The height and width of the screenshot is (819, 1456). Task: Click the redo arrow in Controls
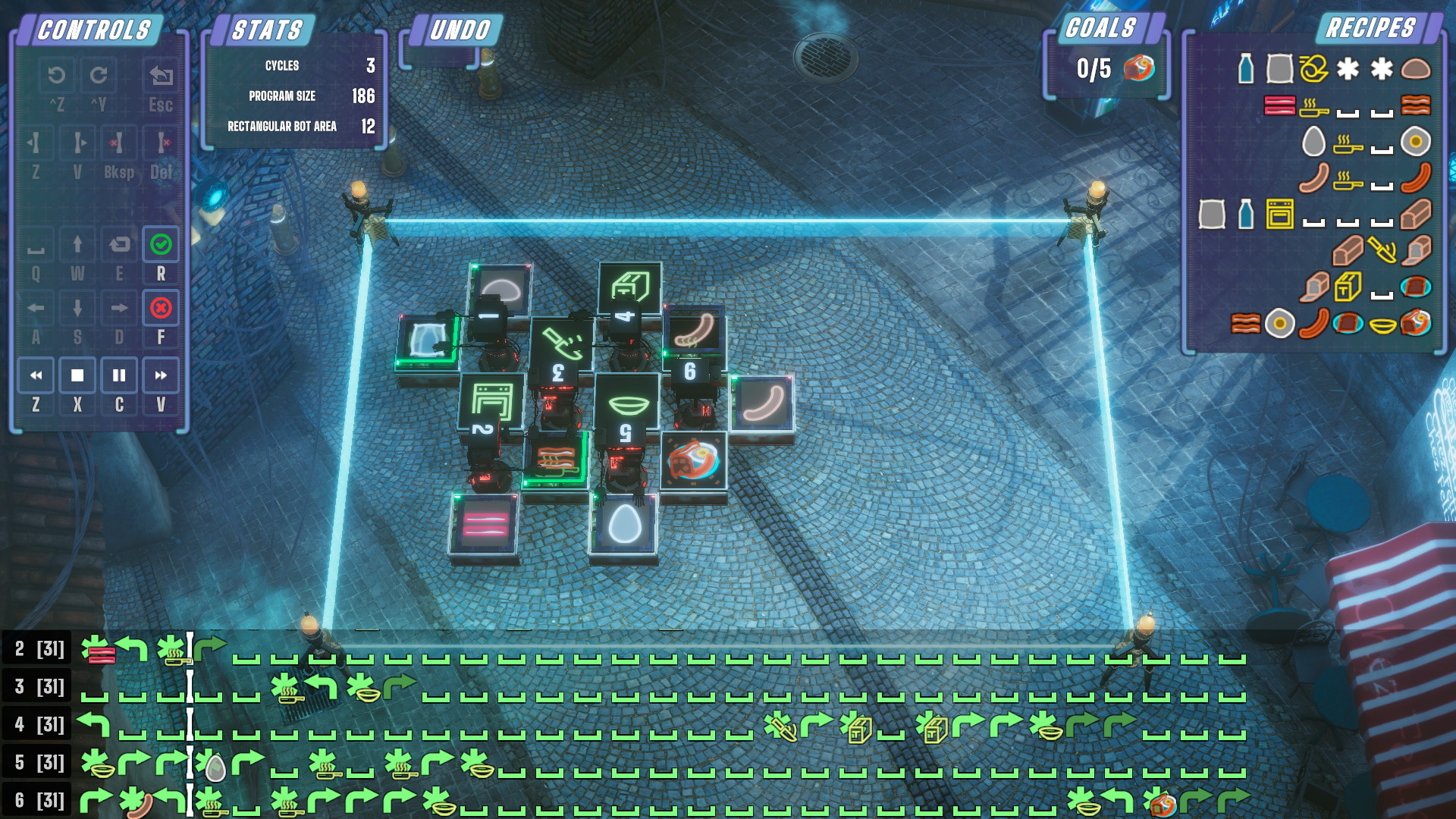click(99, 75)
